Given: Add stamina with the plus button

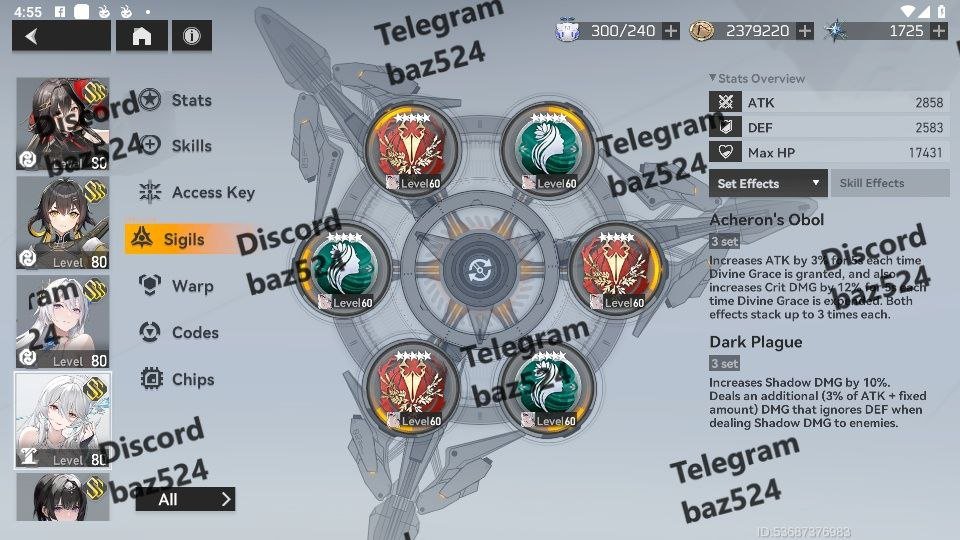Looking at the screenshot, I should click(x=671, y=31).
